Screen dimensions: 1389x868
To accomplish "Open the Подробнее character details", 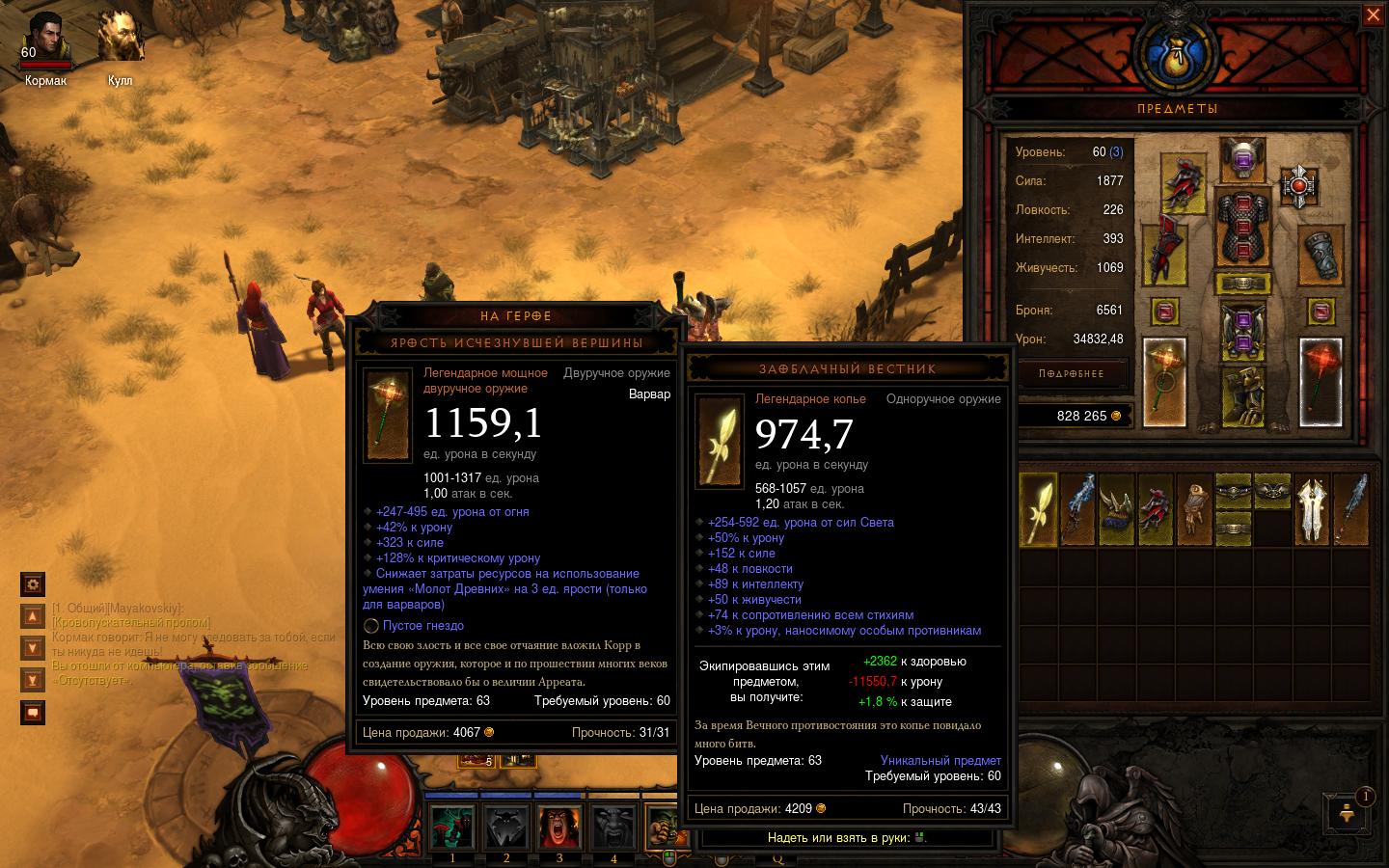I will pyautogui.click(x=1072, y=373).
